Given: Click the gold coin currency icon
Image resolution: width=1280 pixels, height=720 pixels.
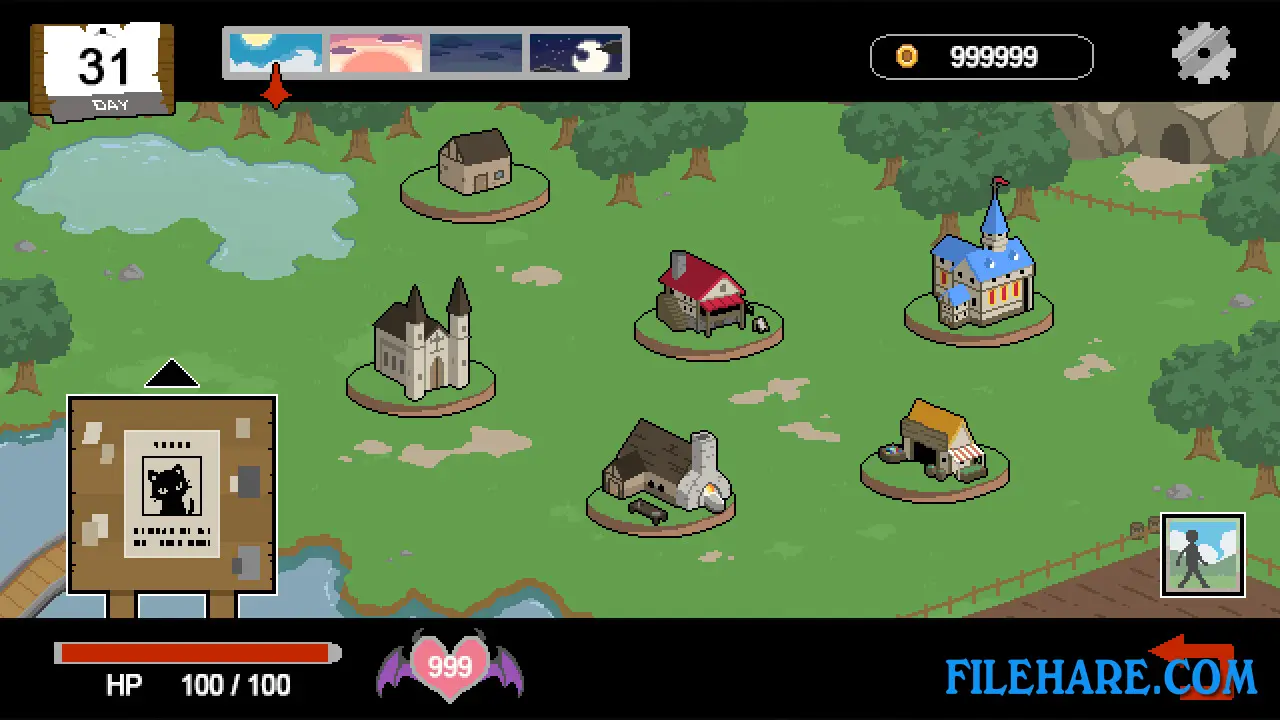Looking at the screenshot, I should 906,56.
